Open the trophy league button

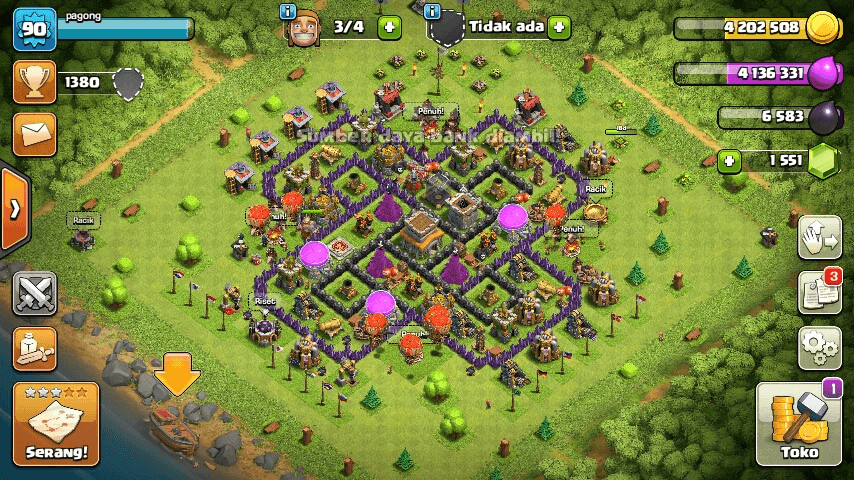[x=34, y=82]
